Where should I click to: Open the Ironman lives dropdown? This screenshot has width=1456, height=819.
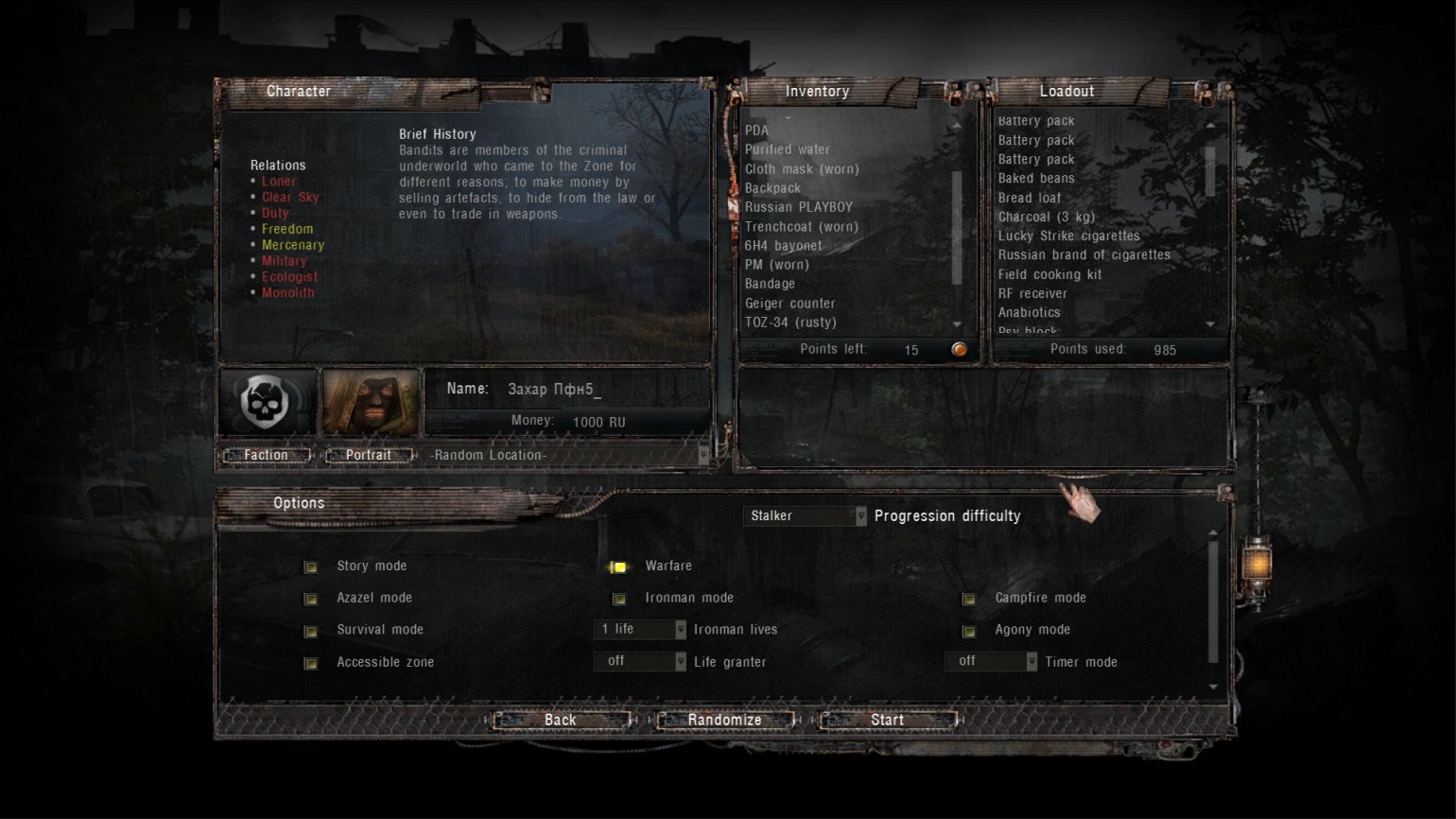click(640, 629)
